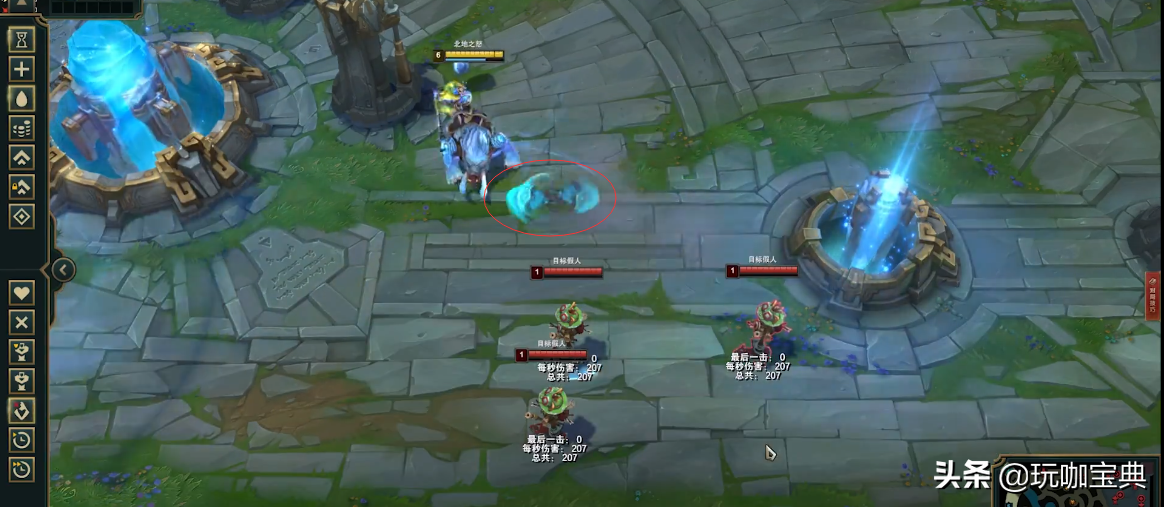This screenshot has height=507, width=1164.
Task: Click the clock with double arrow button
Action: point(22,468)
